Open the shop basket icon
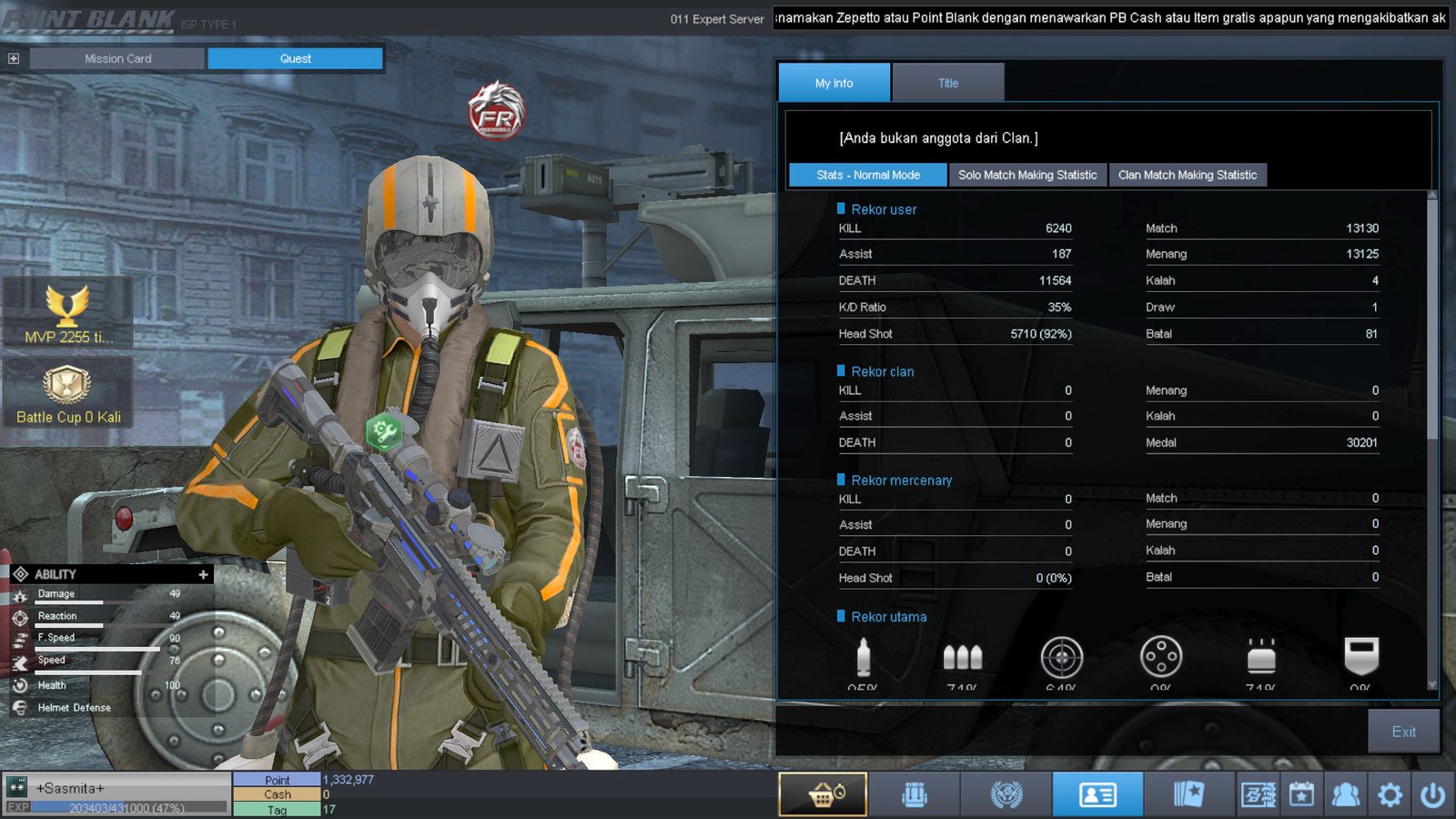1456x819 pixels. pos(824,794)
